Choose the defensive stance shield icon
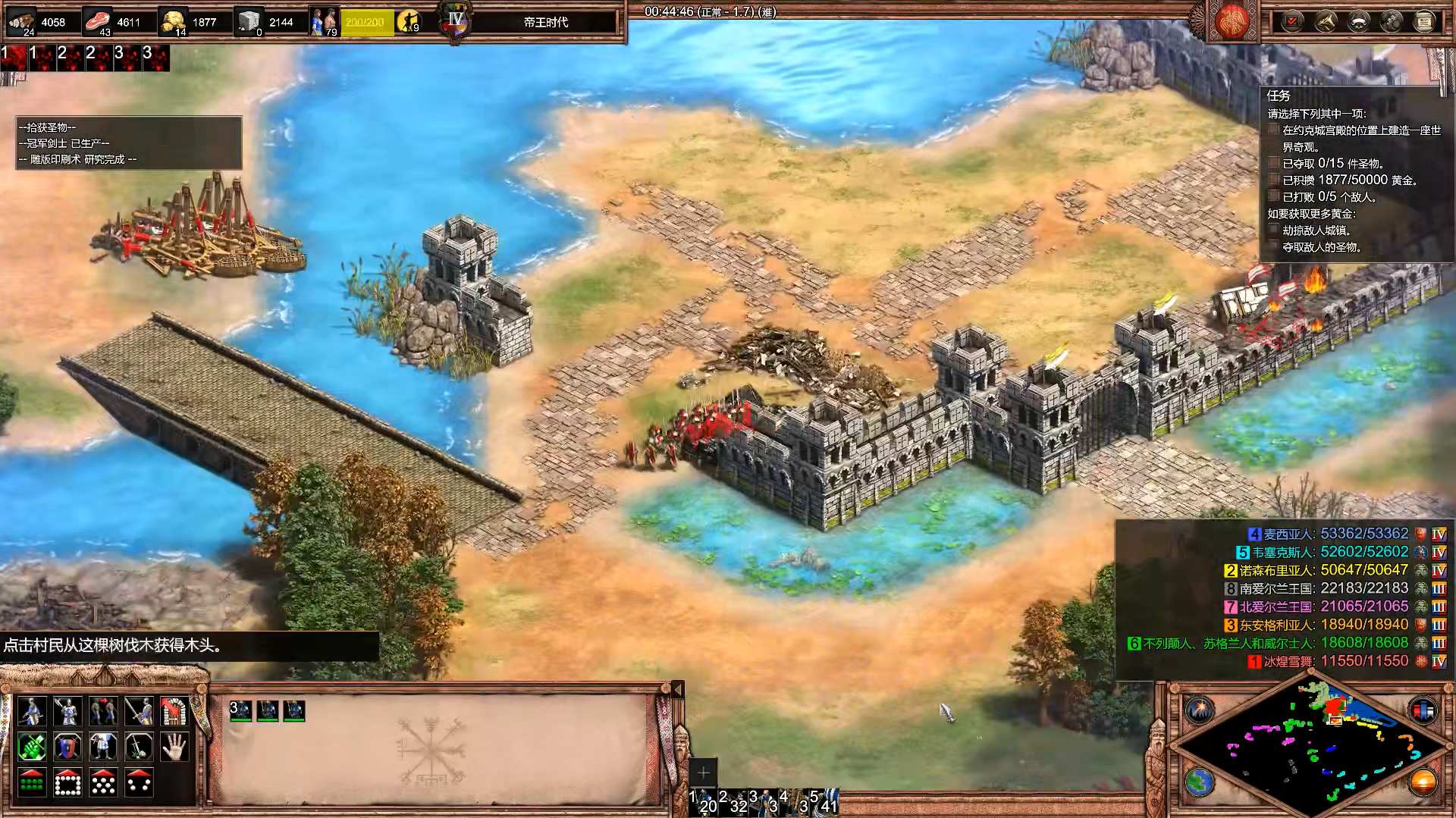The width and height of the screenshot is (1456, 818). (x=67, y=747)
